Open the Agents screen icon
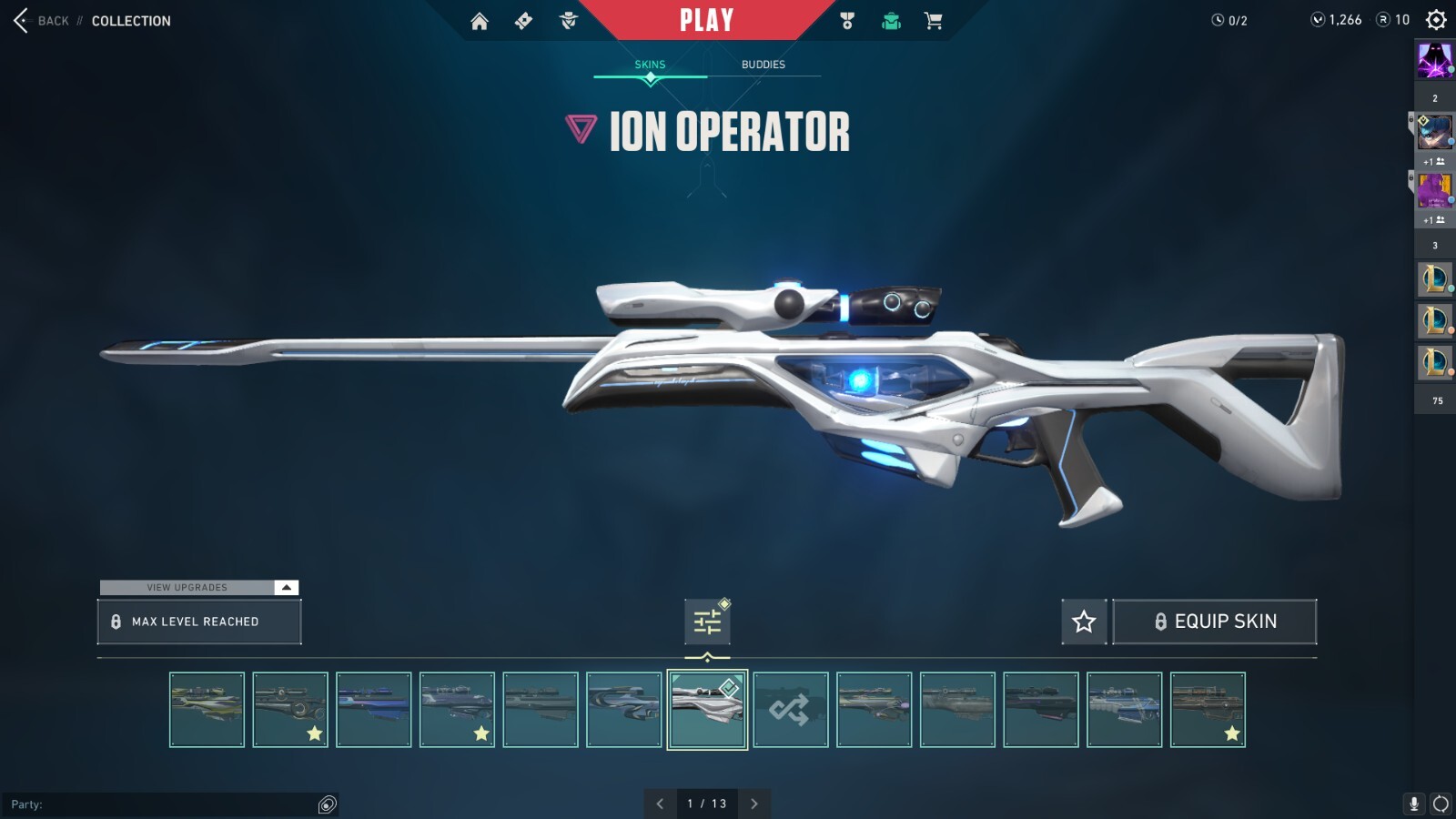1456x819 pixels. pos(569,20)
